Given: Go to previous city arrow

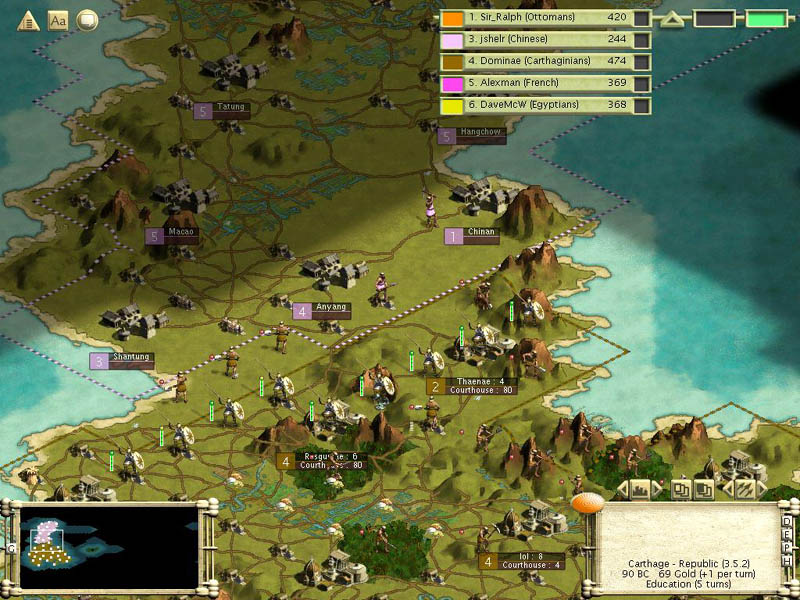Looking at the screenshot, I should [622, 489].
